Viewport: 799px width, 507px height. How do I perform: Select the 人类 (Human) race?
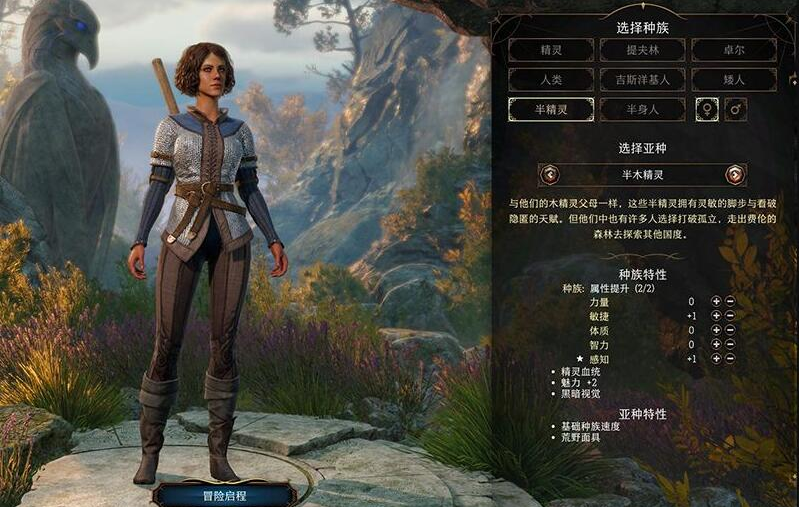[550, 80]
